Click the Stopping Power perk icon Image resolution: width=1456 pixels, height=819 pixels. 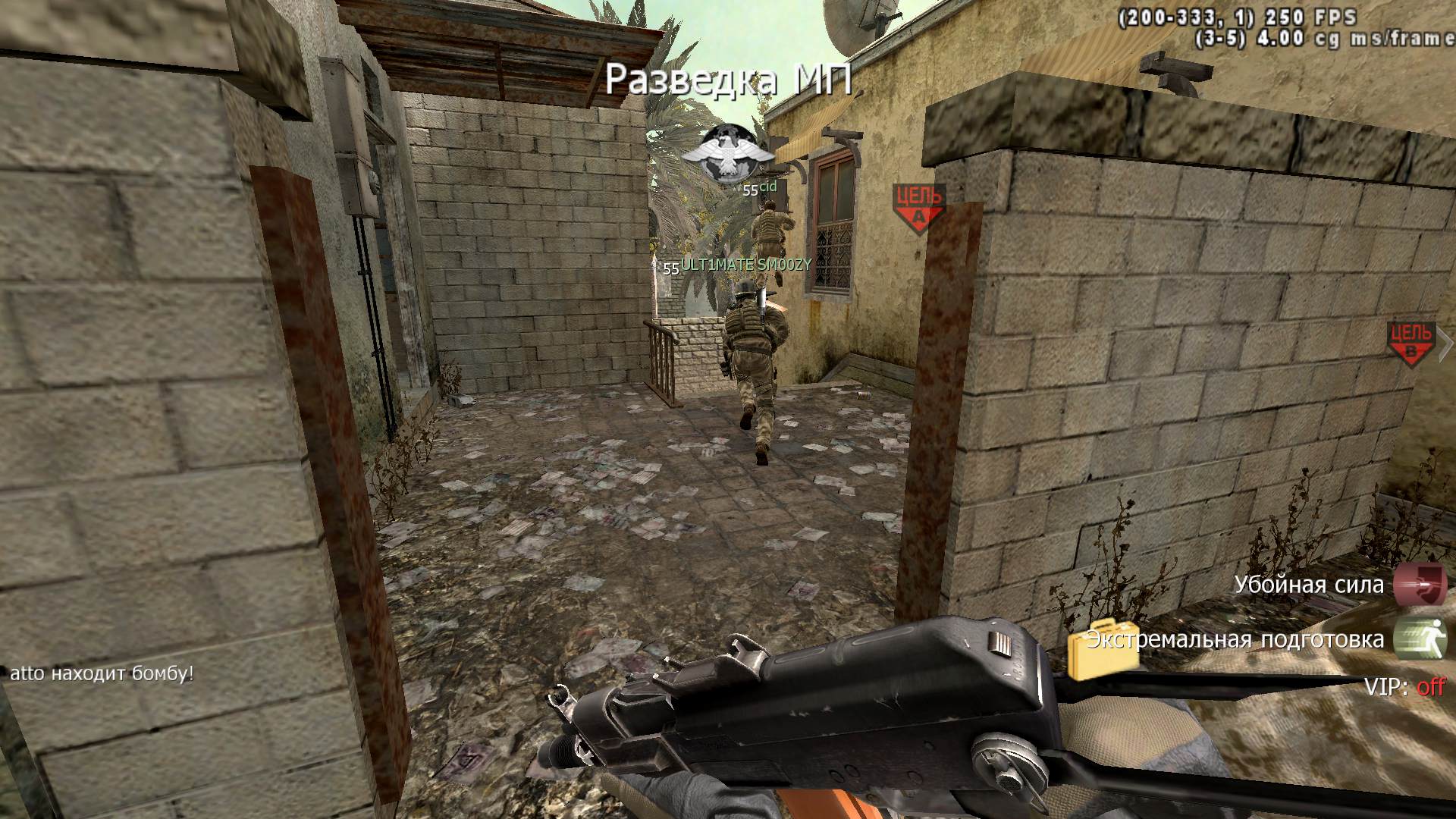point(1420,585)
